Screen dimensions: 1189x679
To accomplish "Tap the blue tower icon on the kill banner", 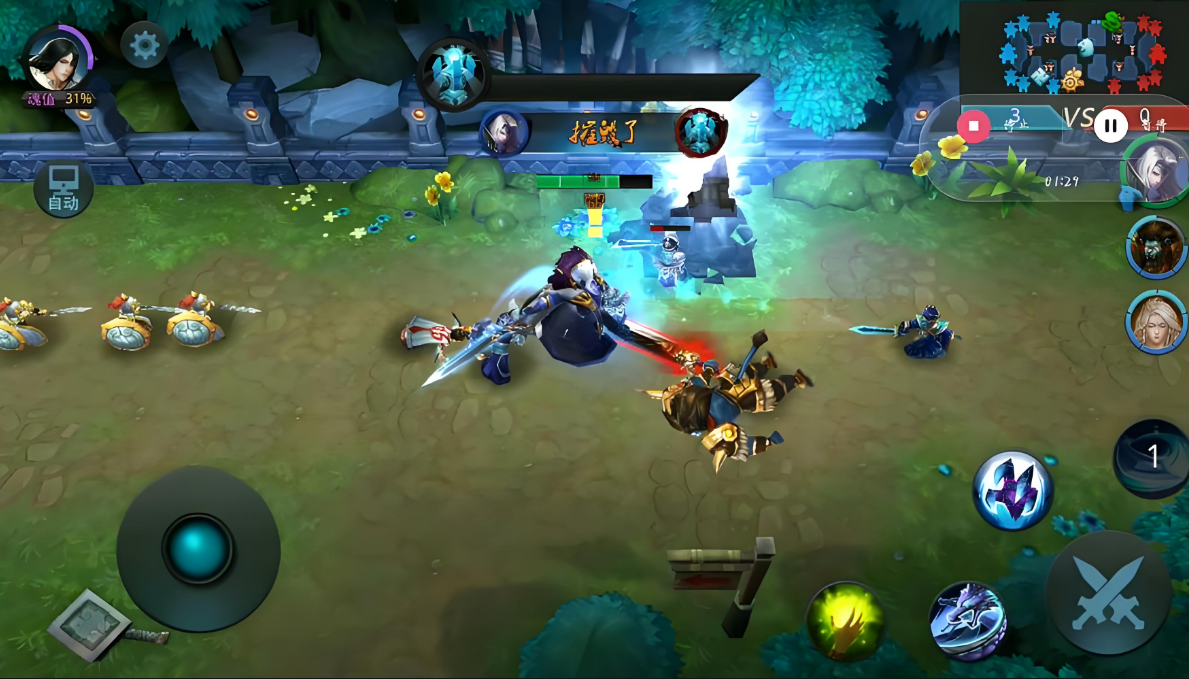I will [x=456, y=74].
